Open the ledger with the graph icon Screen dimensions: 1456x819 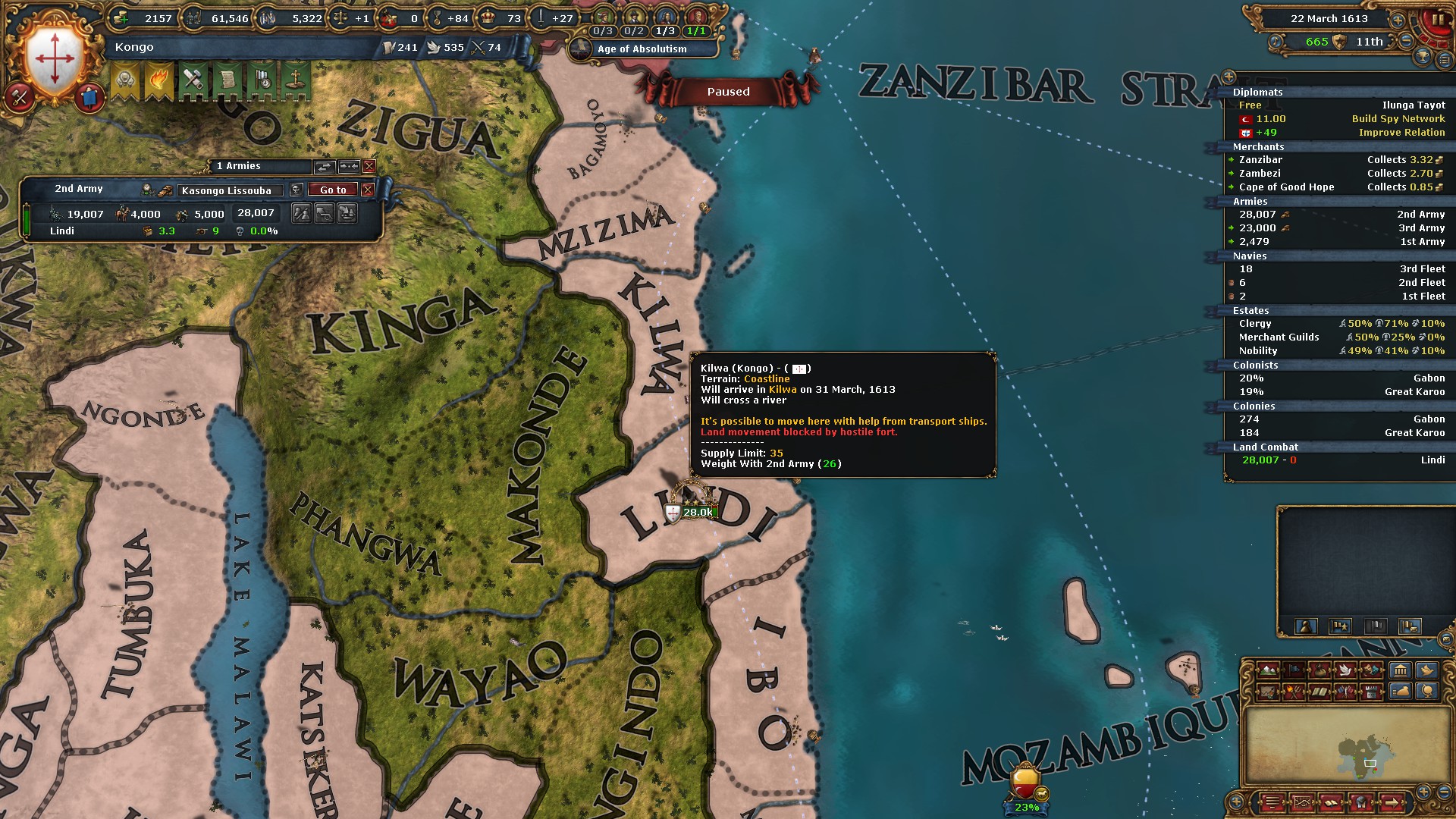click(1303, 802)
